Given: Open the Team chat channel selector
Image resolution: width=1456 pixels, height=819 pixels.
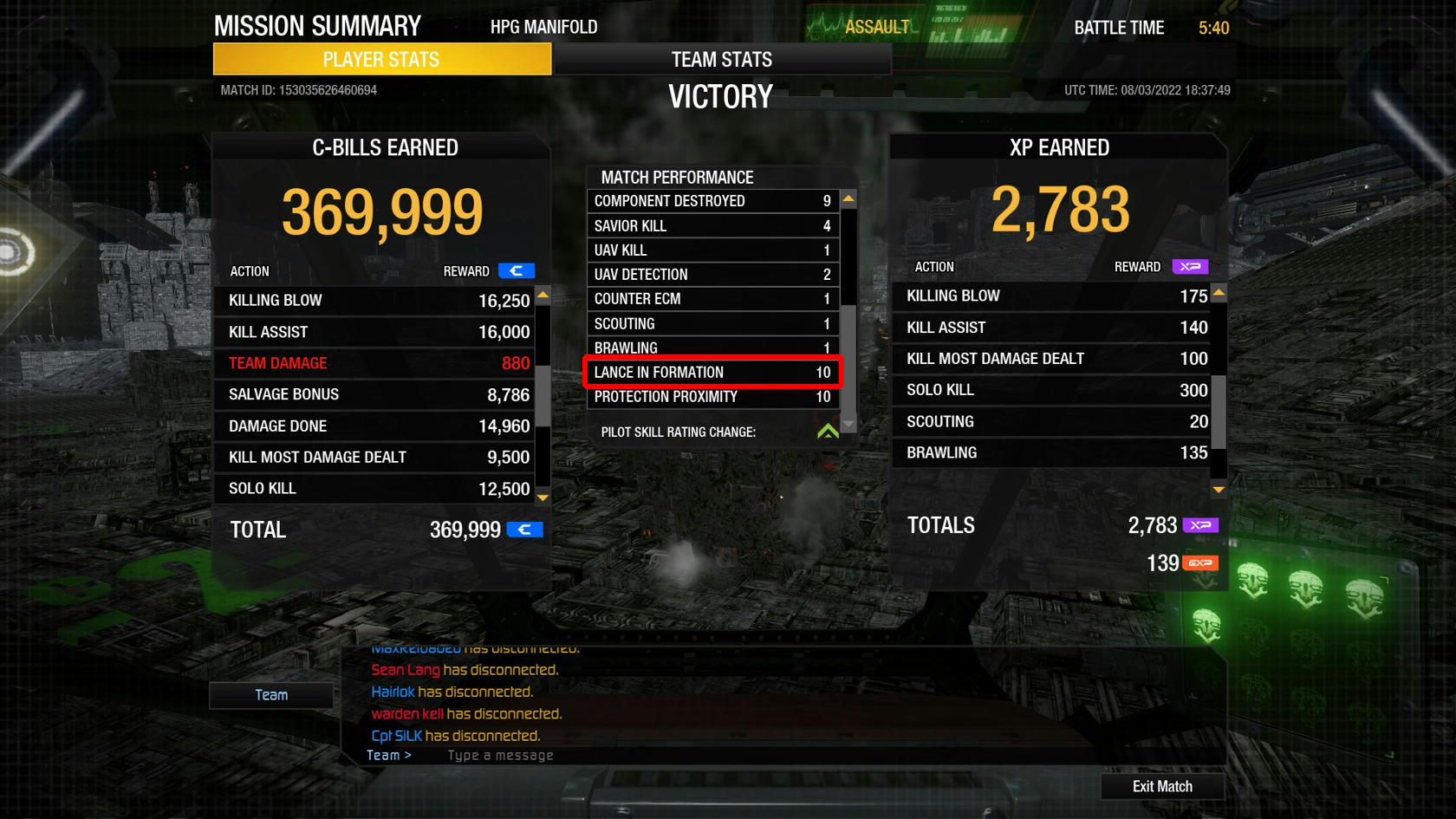Looking at the screenshot, I should pyautogui.click(x=387, y=755).
